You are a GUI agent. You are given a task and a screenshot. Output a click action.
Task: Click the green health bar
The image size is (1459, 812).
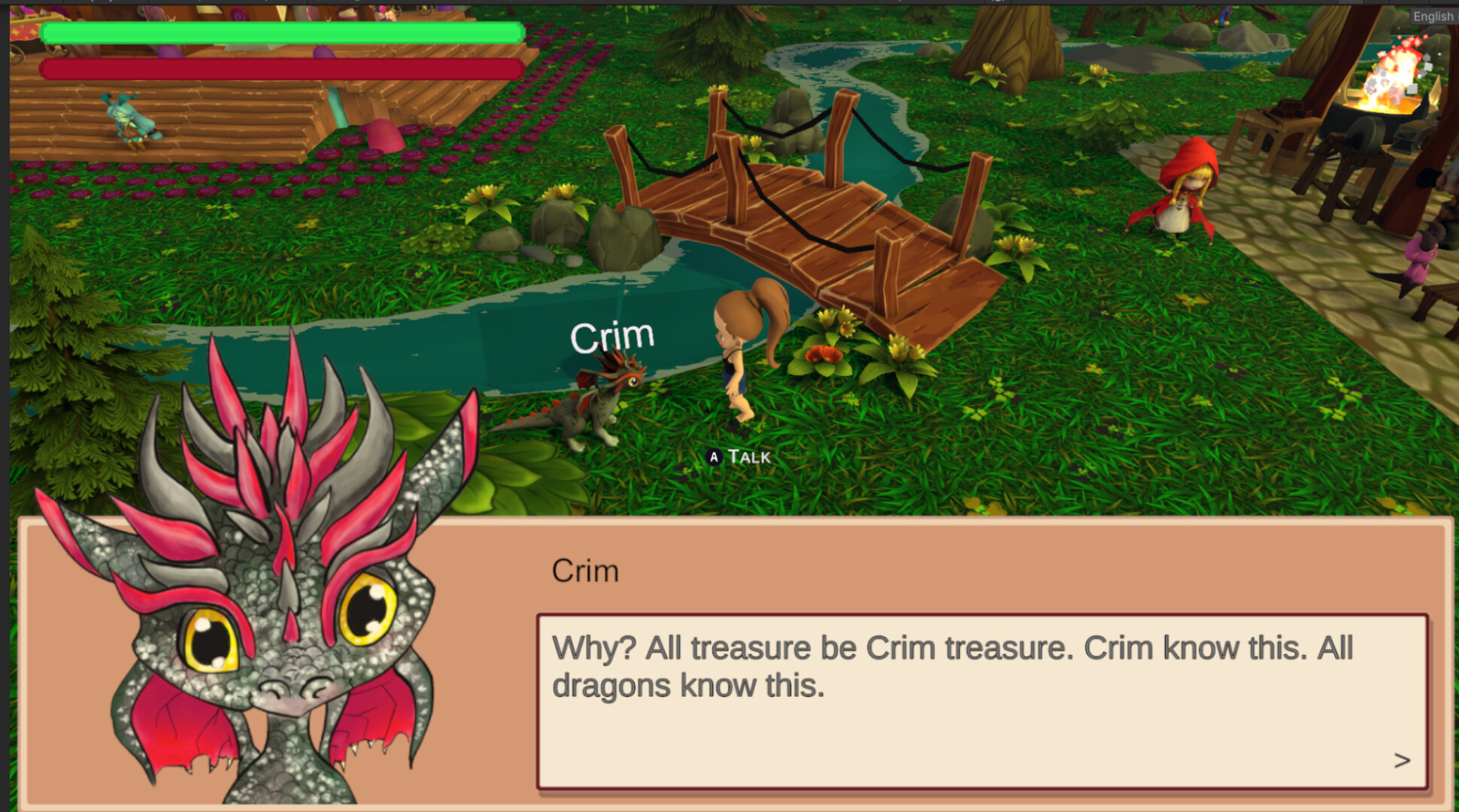(282, 32)
